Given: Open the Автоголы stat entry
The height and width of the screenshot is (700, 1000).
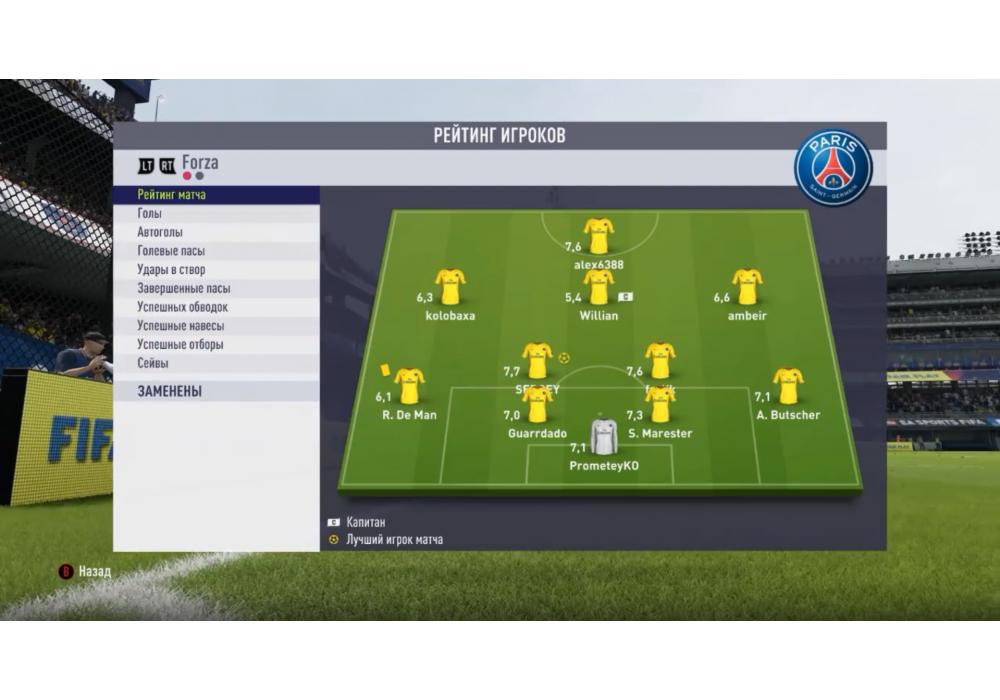Looking at the screenshot, I should (160, 232).
